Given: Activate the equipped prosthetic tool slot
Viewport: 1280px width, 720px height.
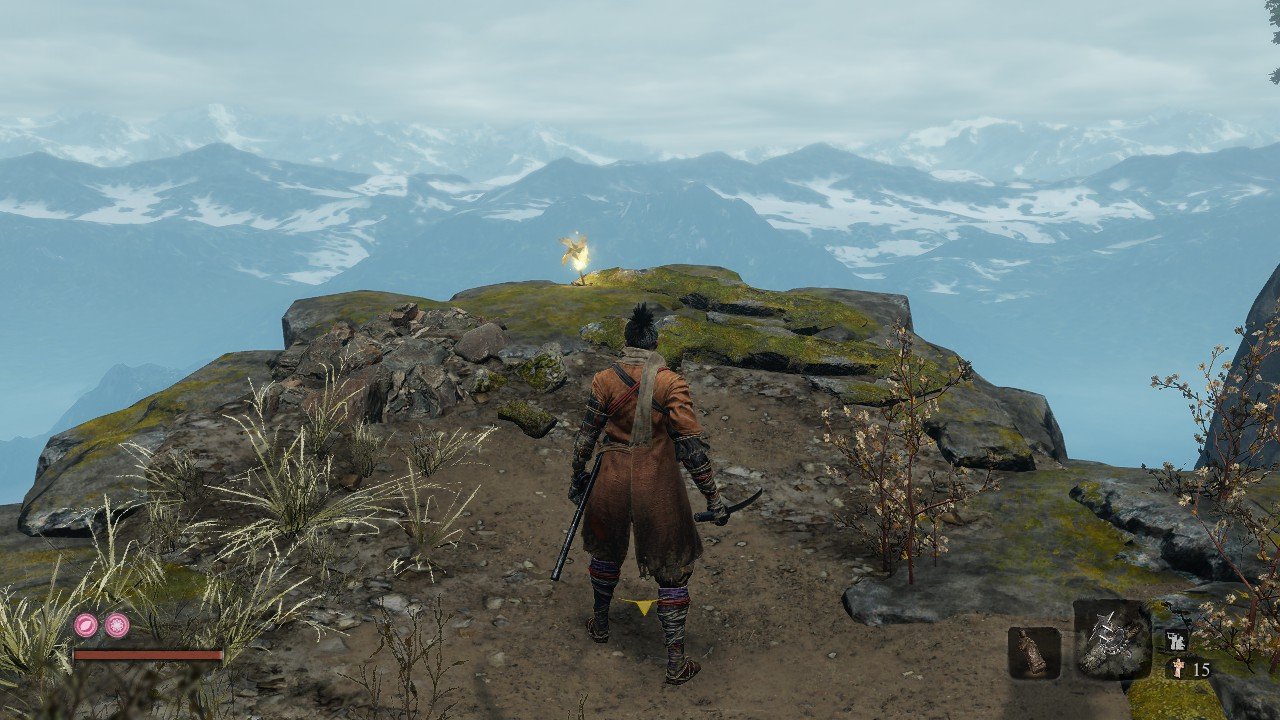Looking at the screenshot, I should 1112,640.
